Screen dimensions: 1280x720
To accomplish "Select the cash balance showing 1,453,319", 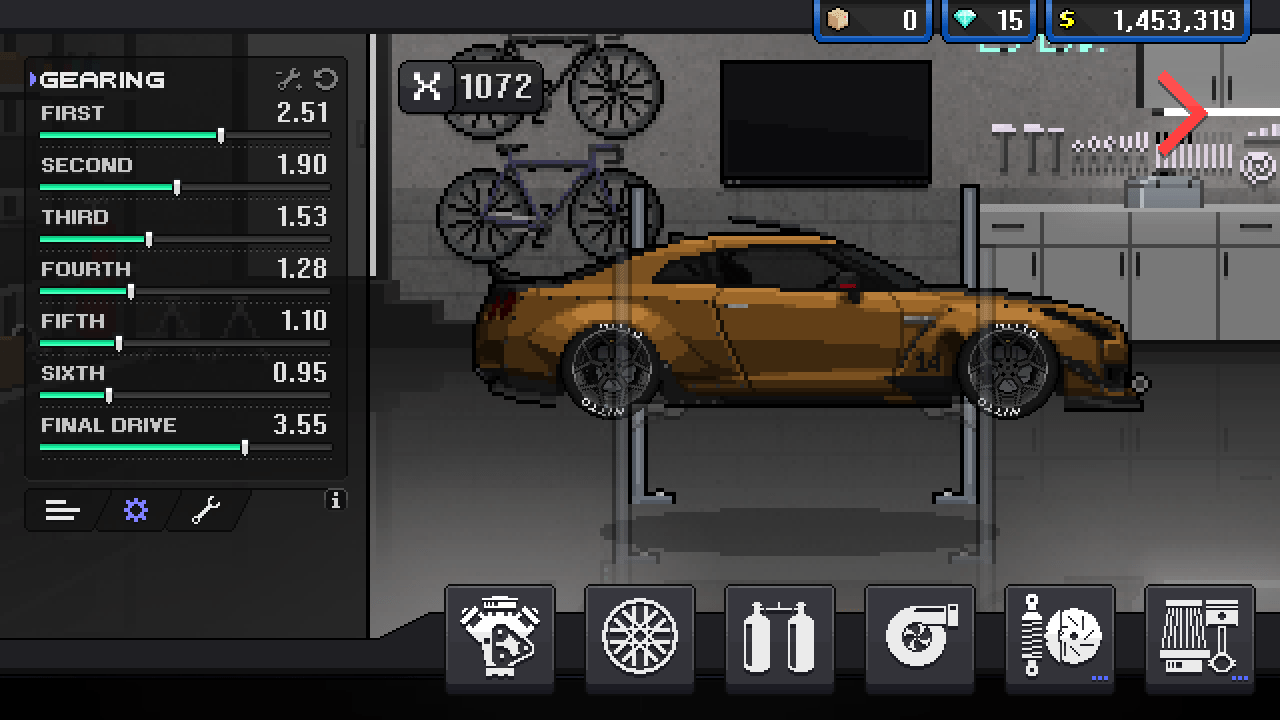I will tap(1150, 17).
